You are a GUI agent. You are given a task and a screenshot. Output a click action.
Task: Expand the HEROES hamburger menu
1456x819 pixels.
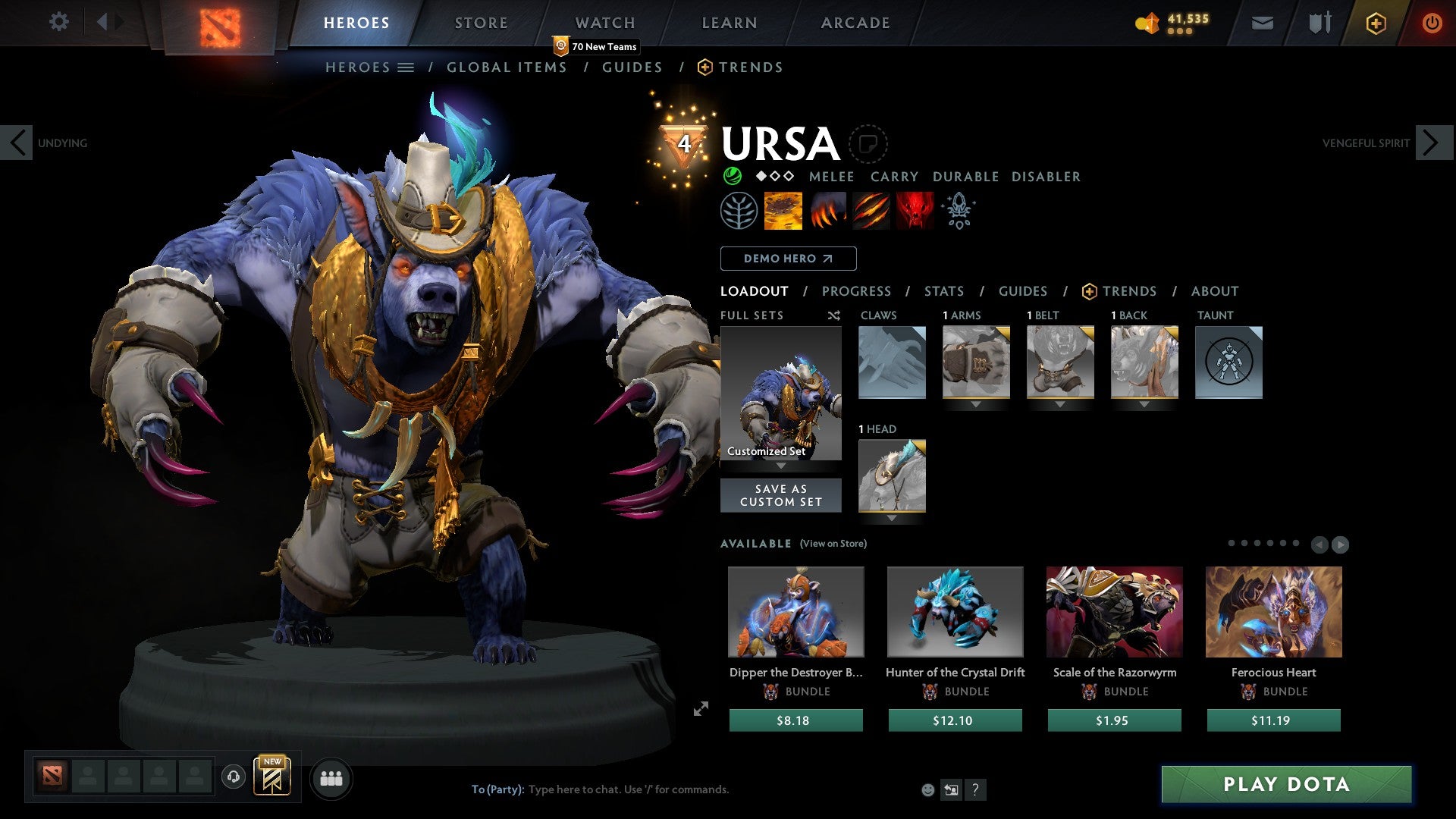[x=406, y=67]
